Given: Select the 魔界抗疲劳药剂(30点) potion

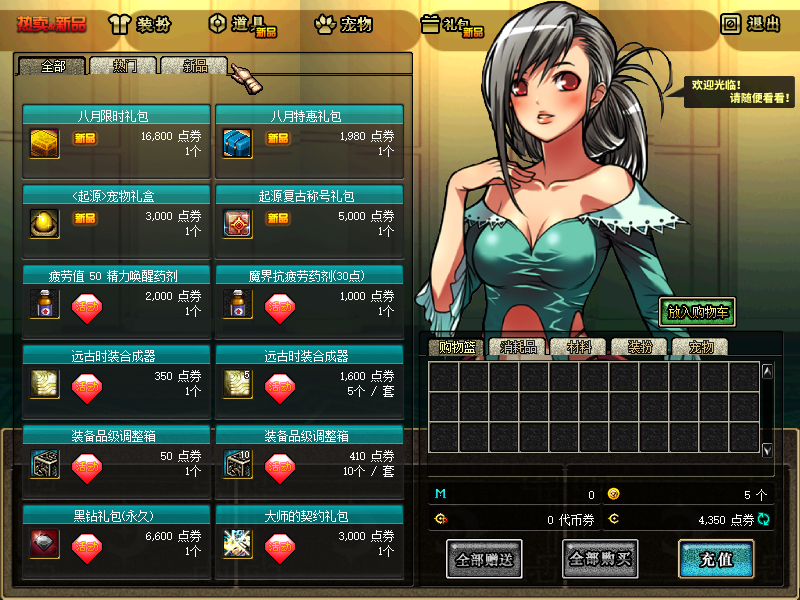Looking at the screenshot, I should [x=237, y=301].
